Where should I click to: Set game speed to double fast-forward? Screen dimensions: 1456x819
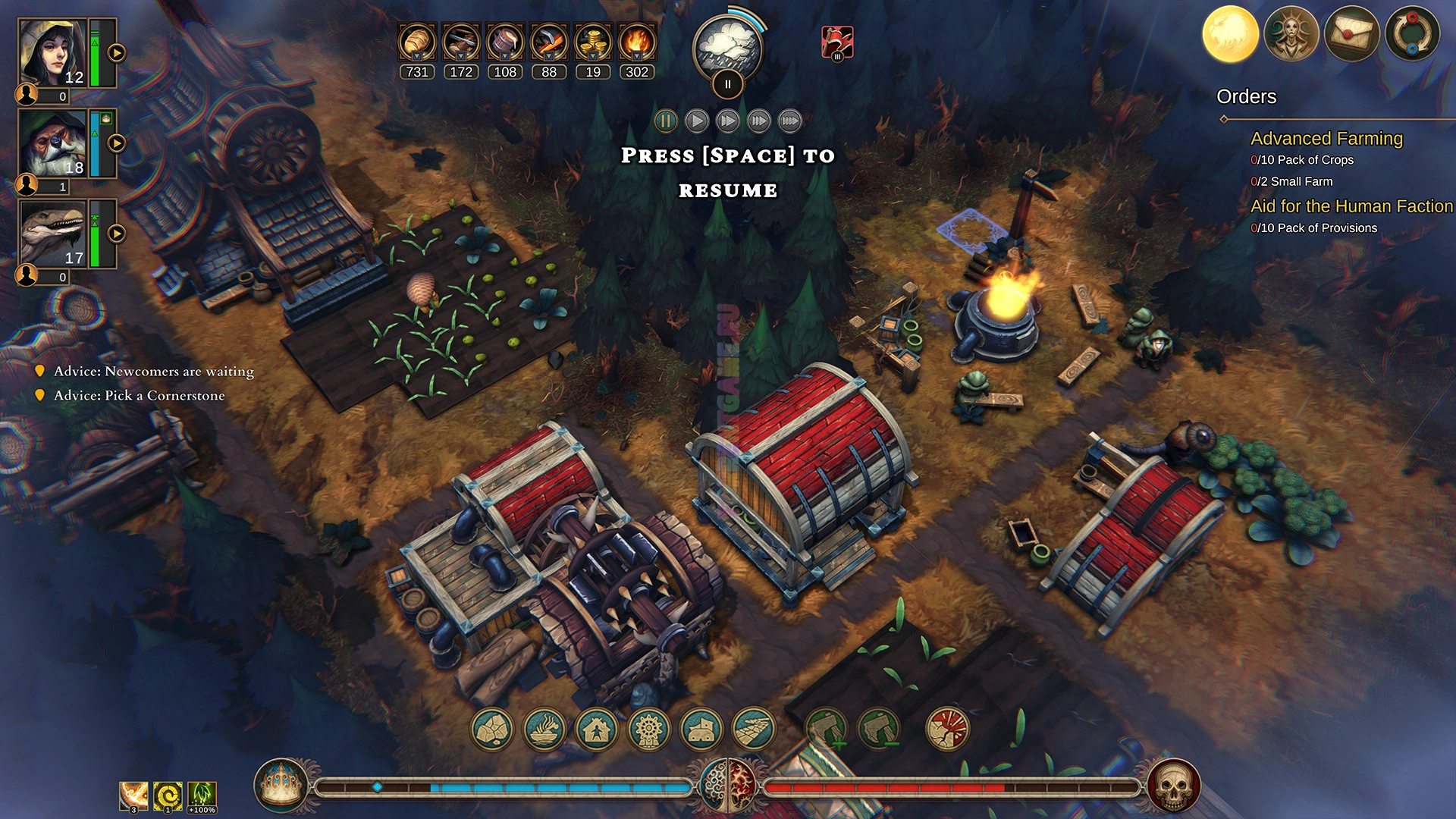pos(759,121)
